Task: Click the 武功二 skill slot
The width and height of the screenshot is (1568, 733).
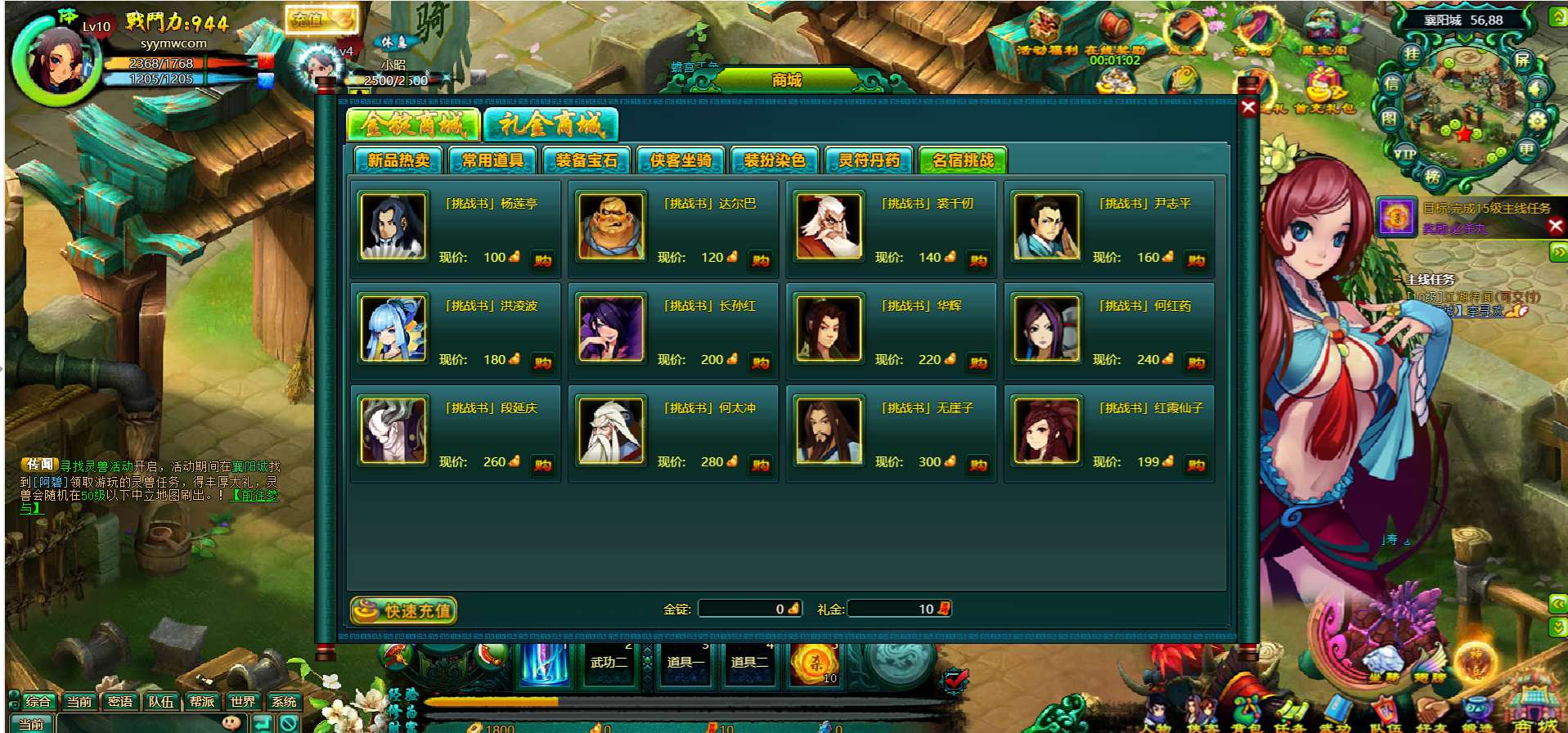Action: click(609, 662)
